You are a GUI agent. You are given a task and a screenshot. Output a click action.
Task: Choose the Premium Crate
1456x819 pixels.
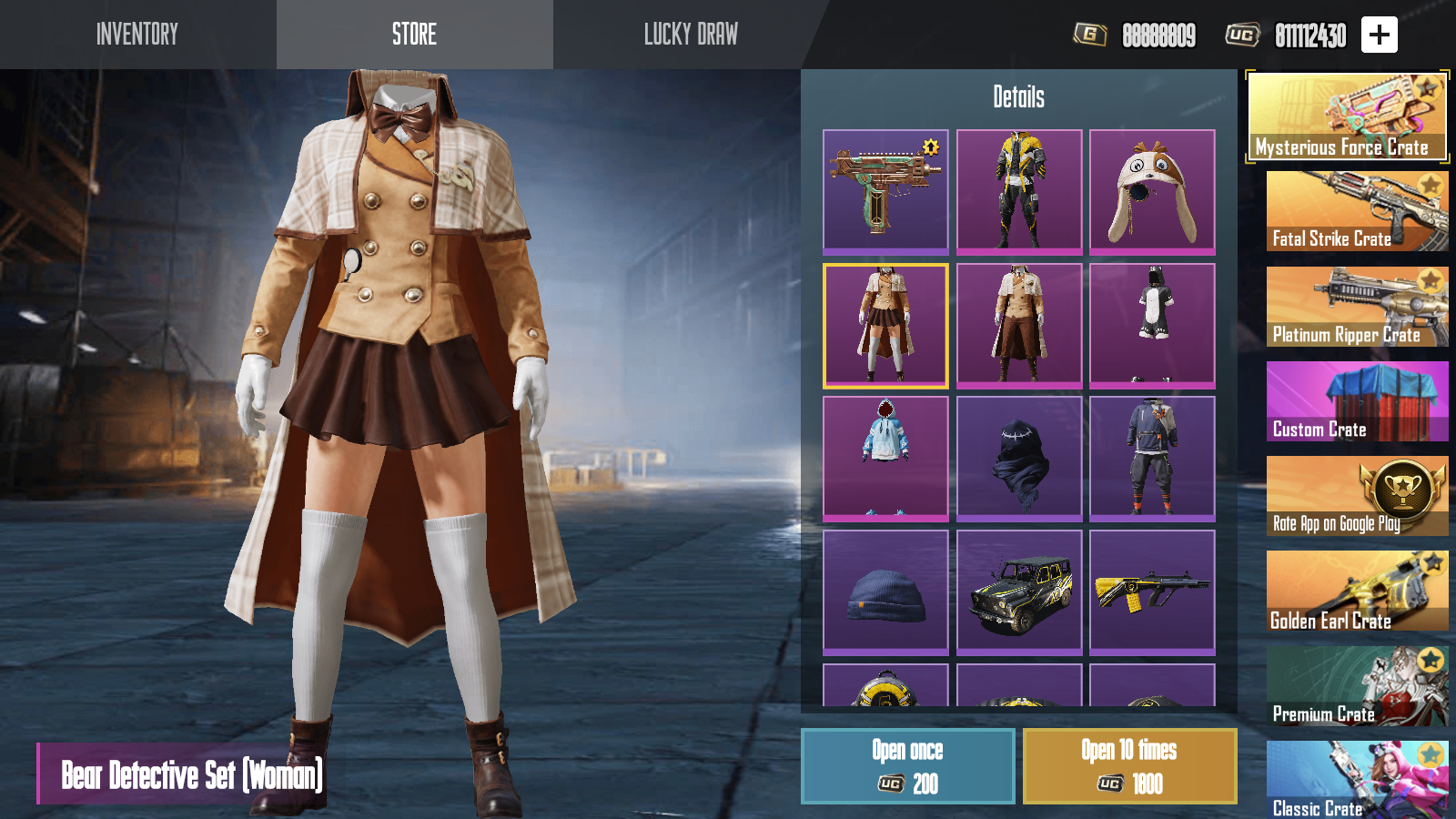1357,686
